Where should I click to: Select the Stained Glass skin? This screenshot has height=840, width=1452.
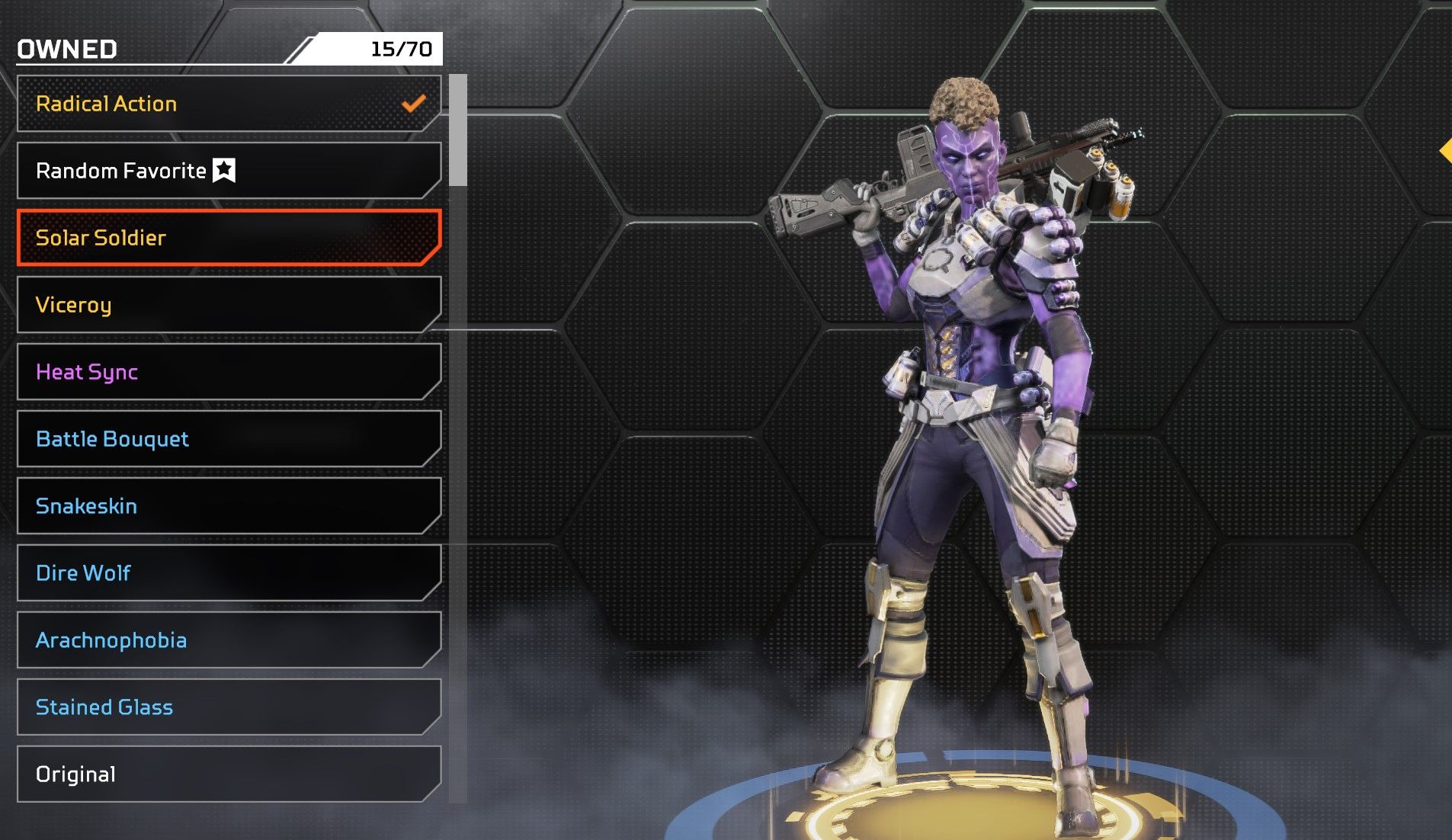(x=229, y=707)
